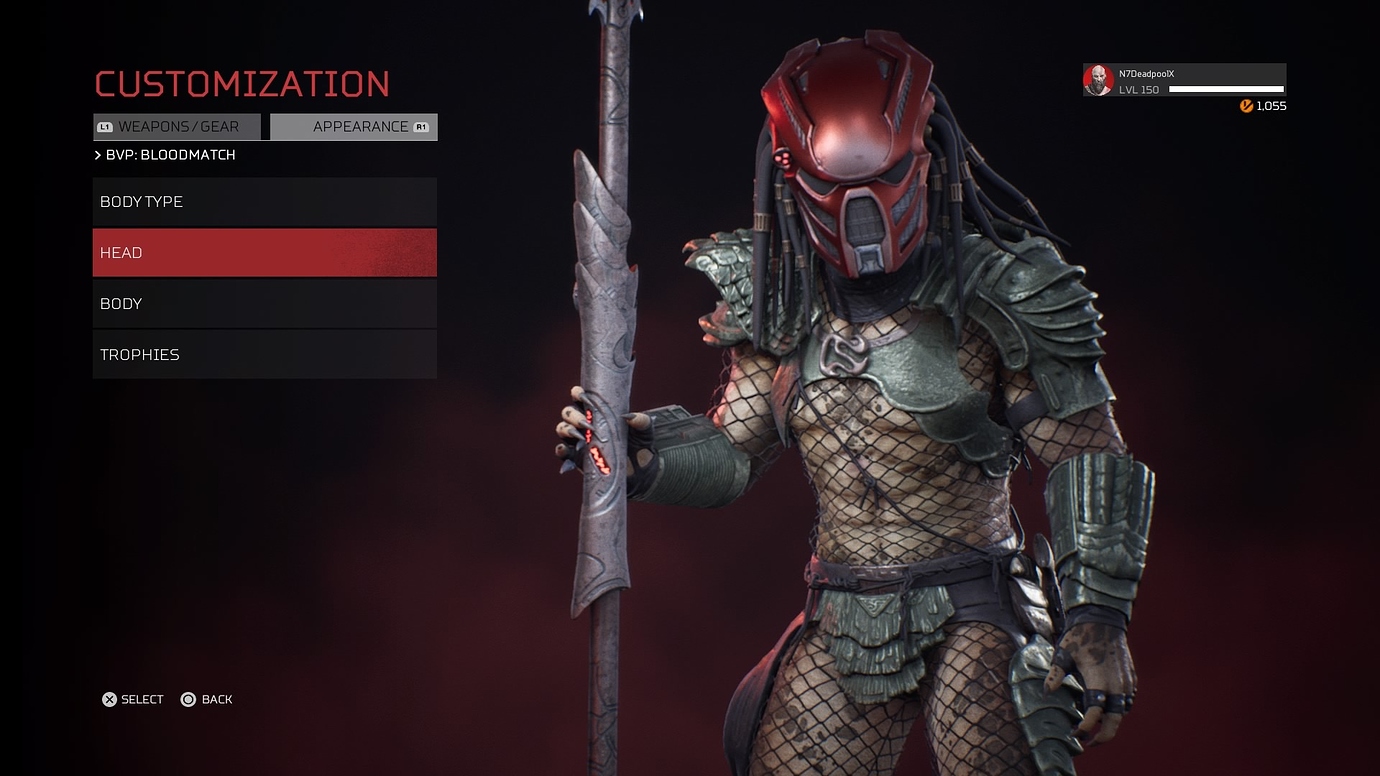Click the X button prompt icon beside Select
This screenshot has height=776, width=1380.
(109, 699)
